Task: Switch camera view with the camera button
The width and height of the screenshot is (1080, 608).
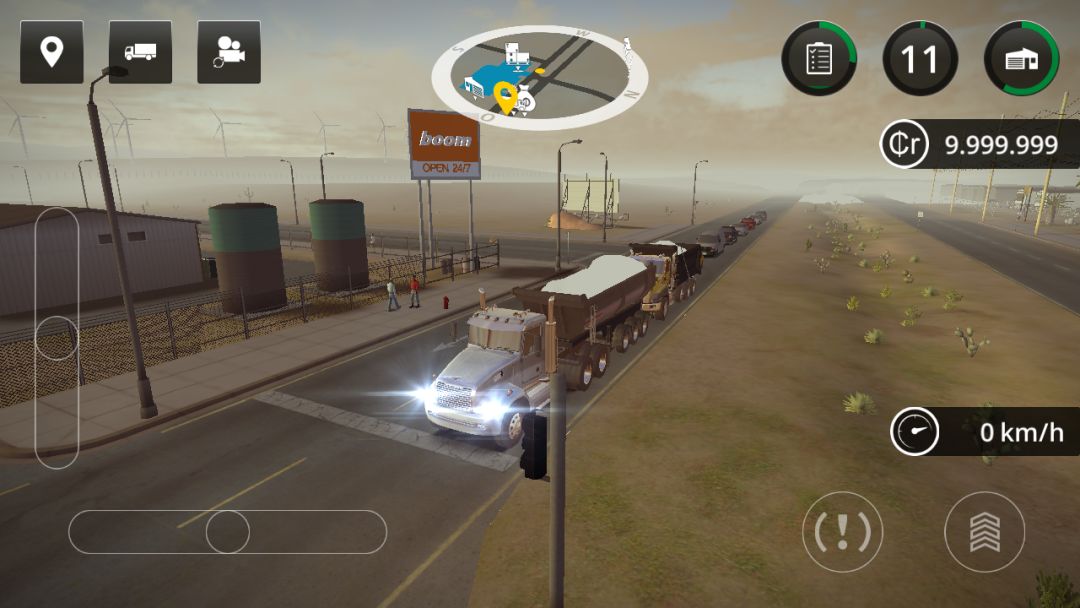Action: pos(229,52)
